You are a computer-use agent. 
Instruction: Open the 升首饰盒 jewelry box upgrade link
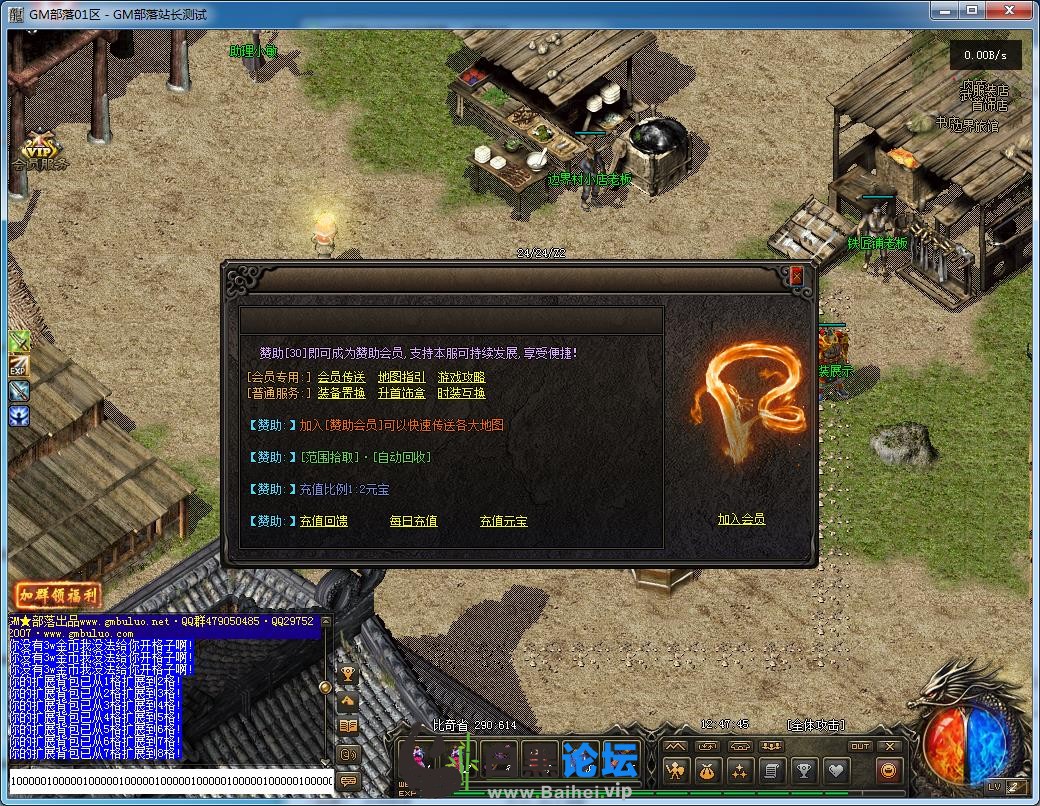(x=401, y=393)
